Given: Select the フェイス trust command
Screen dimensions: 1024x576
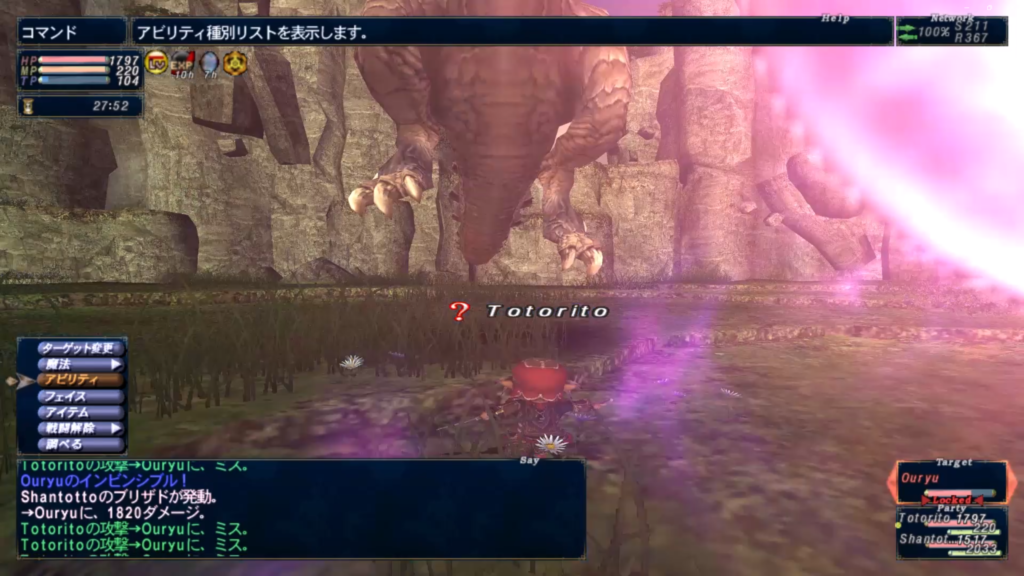Looking at the screenshot, I should [81, 396].
